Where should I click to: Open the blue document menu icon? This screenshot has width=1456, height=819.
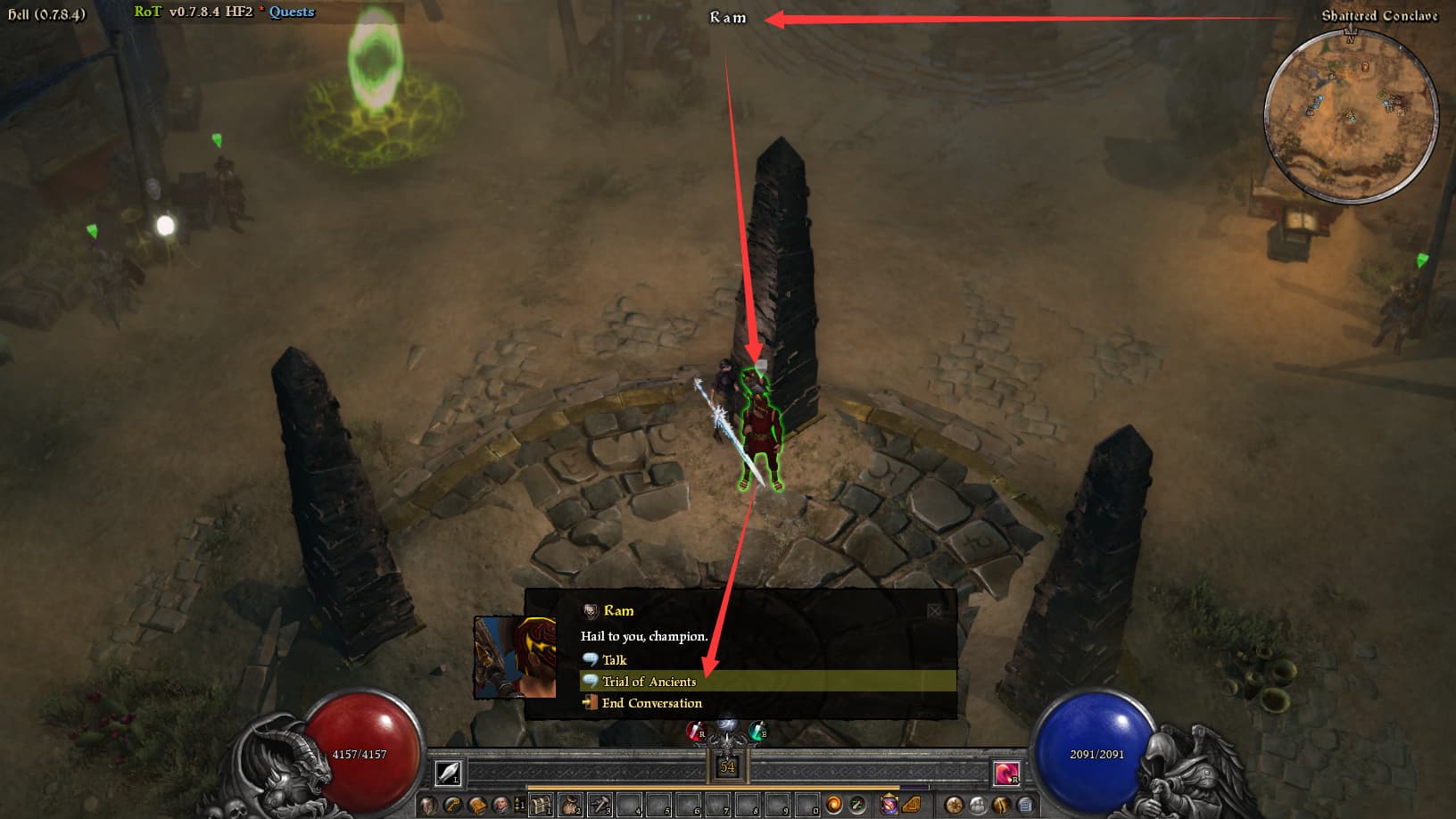pos(1026,805)
